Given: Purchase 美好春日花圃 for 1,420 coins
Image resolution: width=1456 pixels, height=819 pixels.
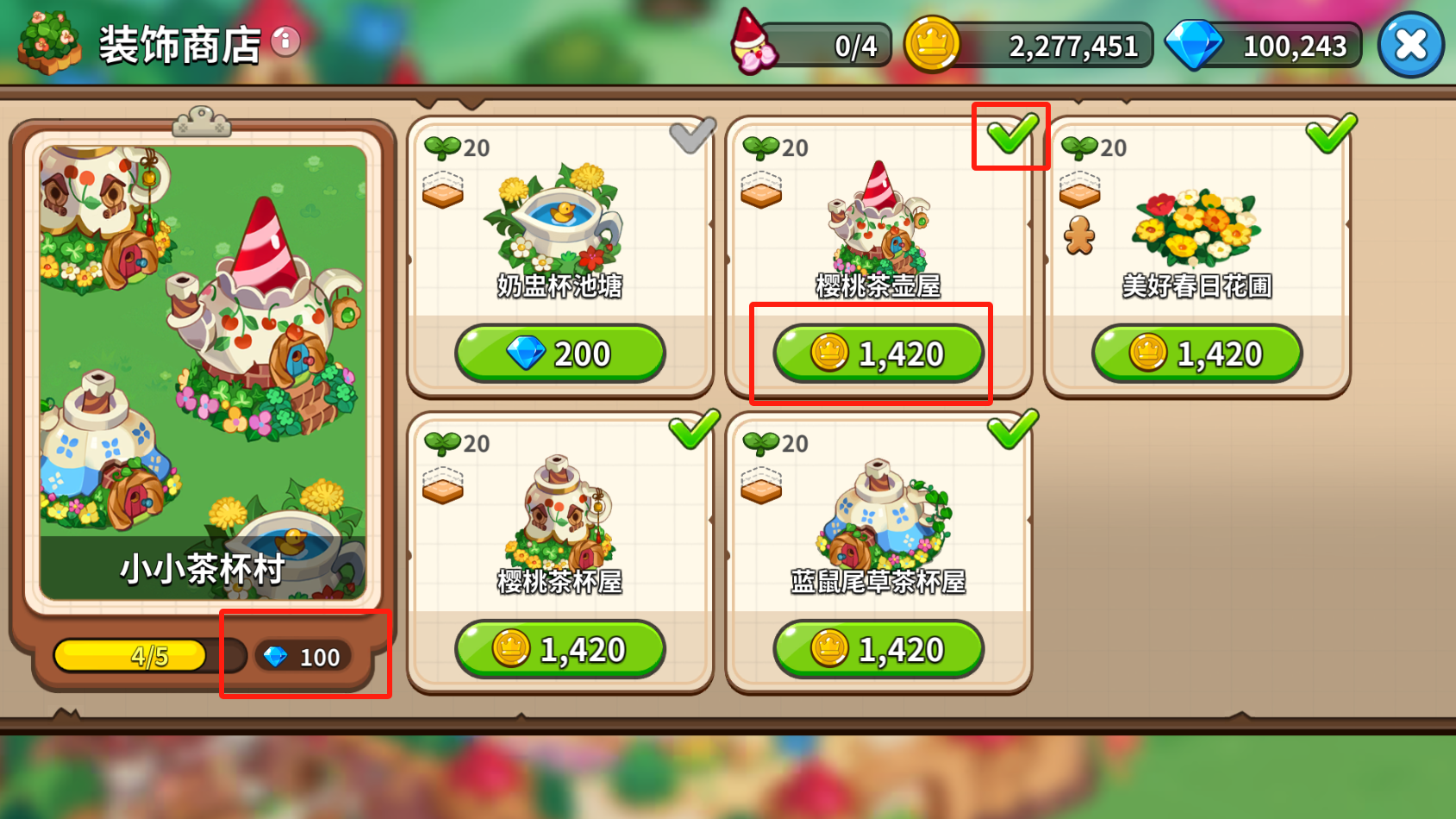Looking at the screenshot, I should 1197,353.
